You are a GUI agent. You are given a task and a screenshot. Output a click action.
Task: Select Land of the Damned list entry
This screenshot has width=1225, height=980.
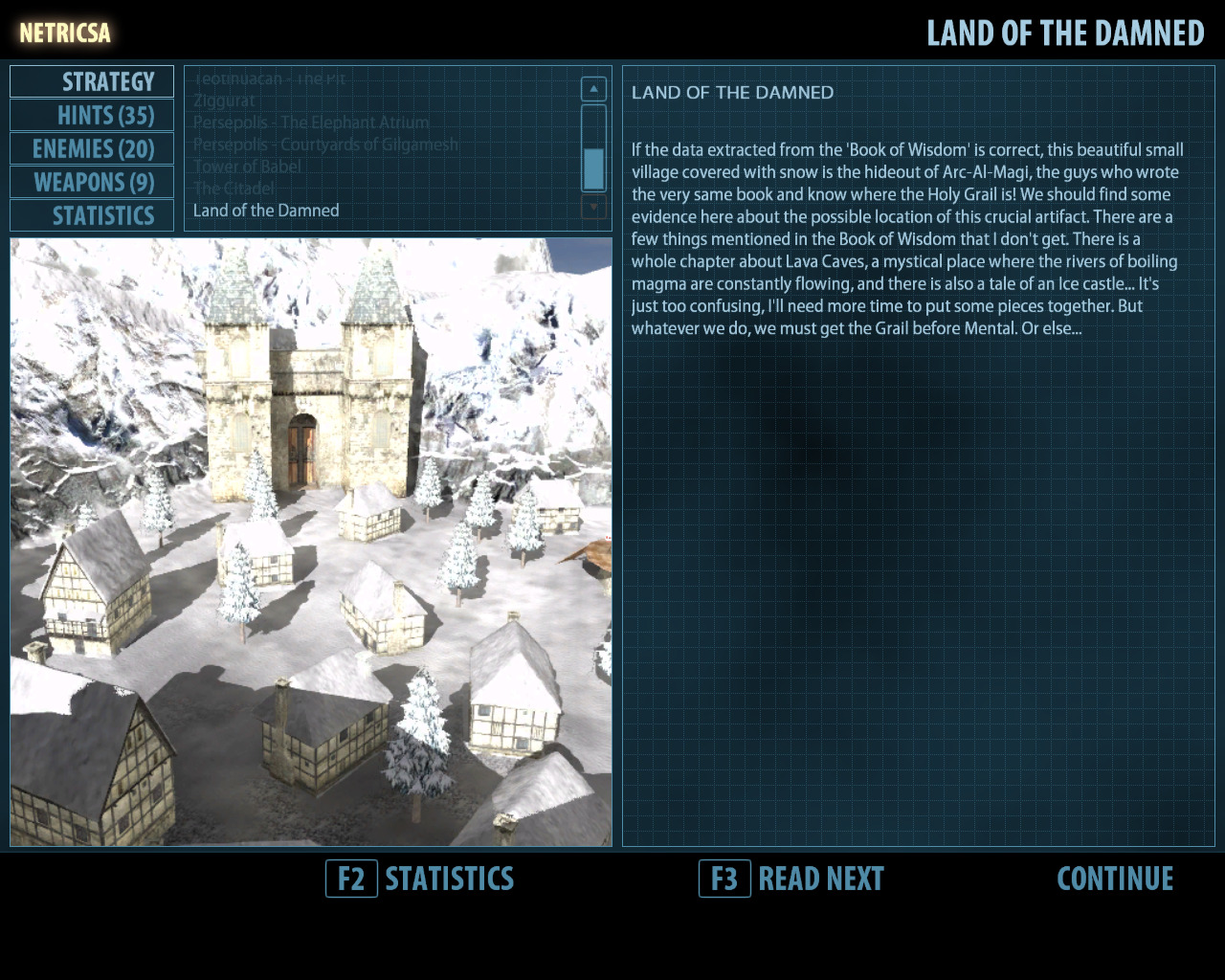tap(266, 211)
